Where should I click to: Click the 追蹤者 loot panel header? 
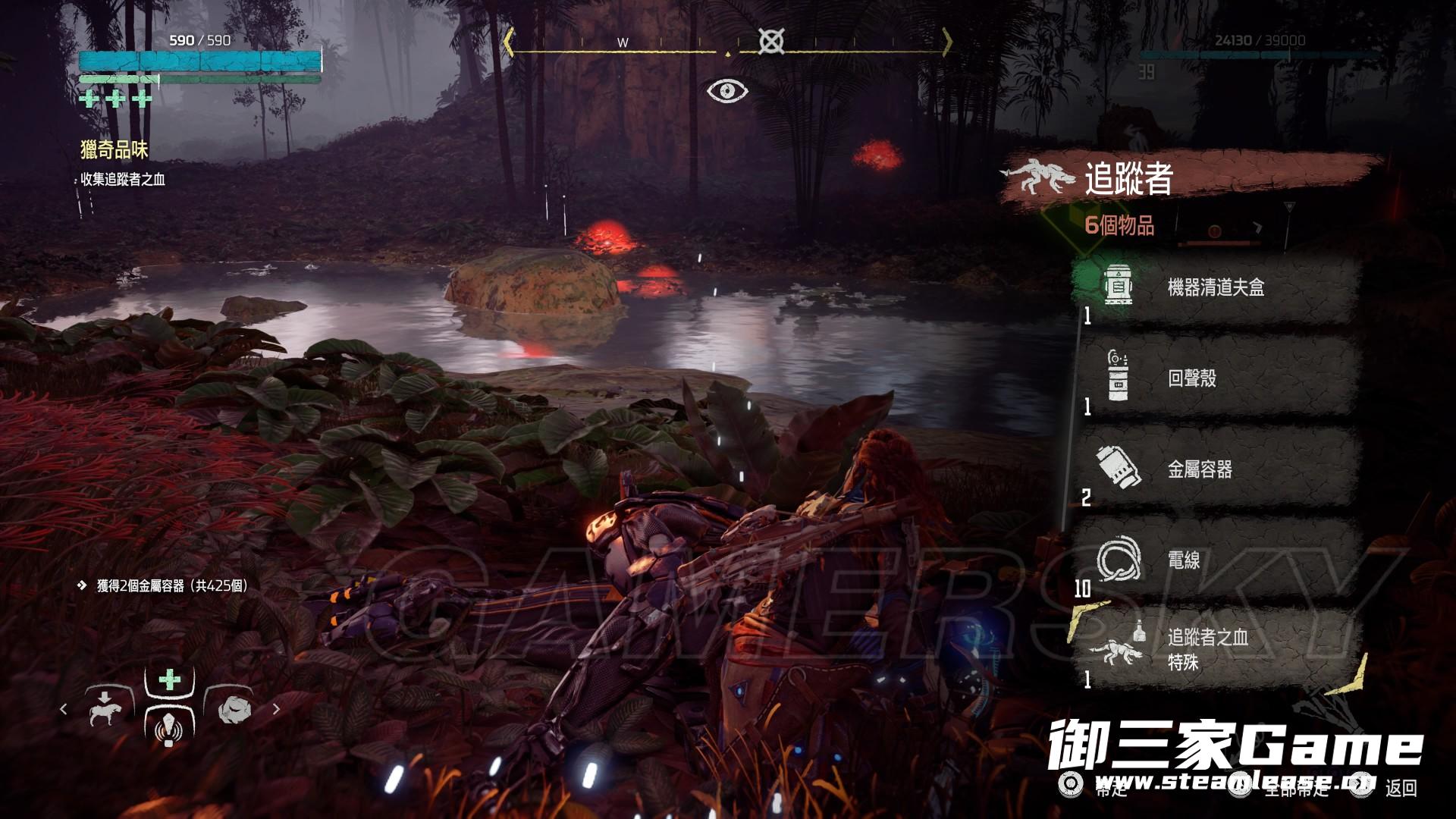[1128, 179]
